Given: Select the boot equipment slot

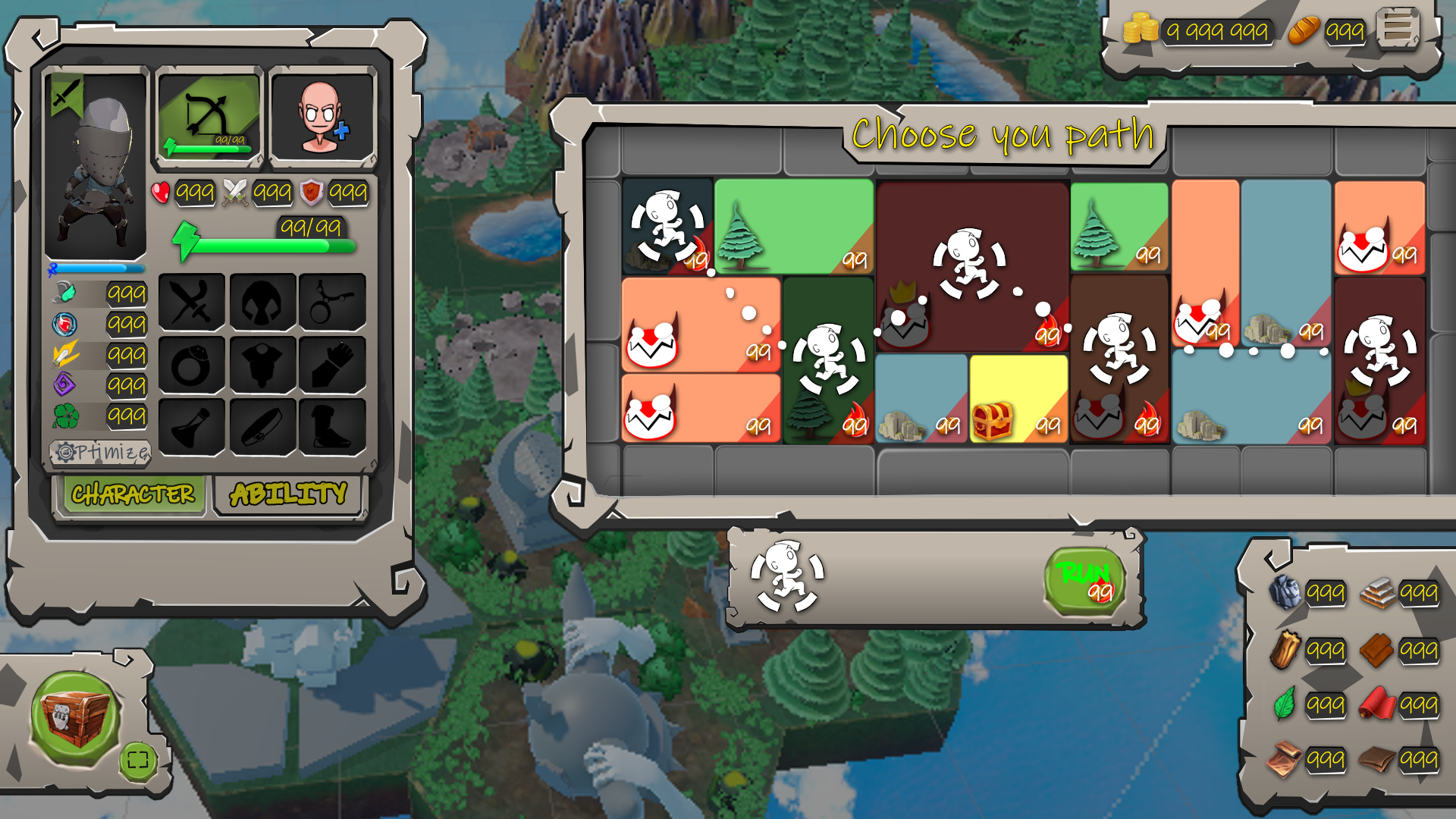Looking at the screenshot, I should (x=332, y=428).
